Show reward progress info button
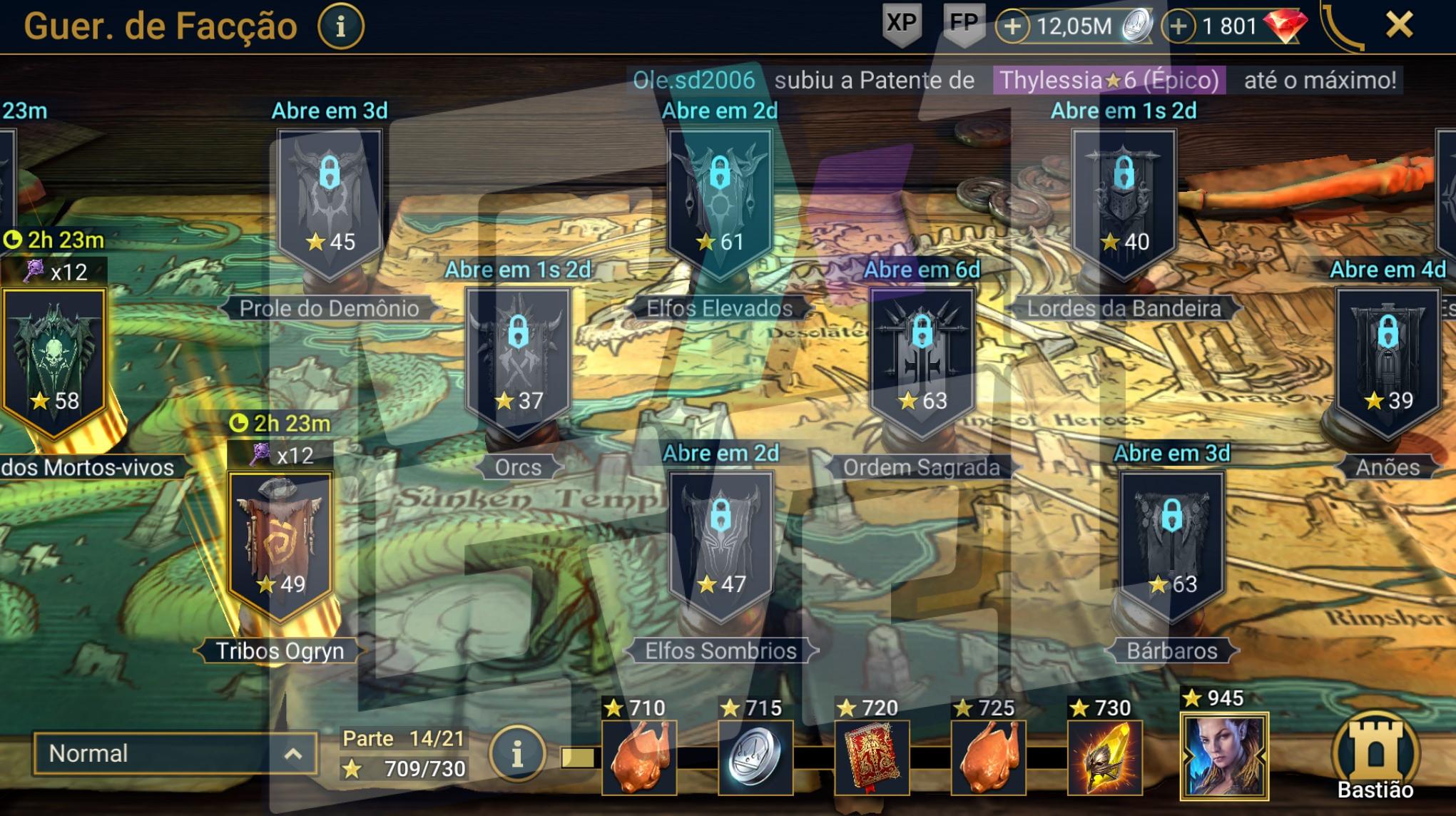Viewport: 1456px width, 816px height. (517, 754)
